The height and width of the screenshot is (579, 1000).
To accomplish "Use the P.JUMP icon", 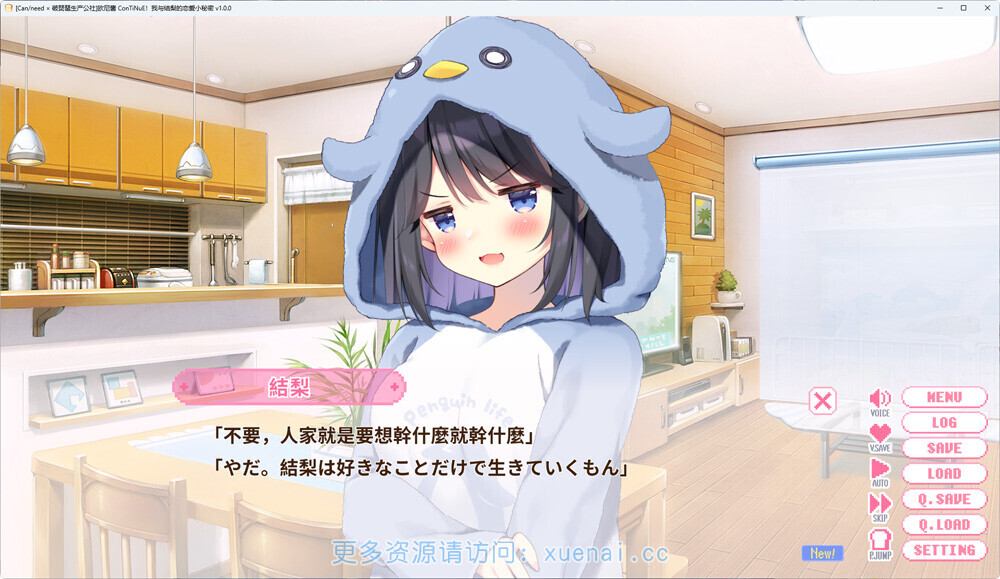I will [x=880, y=542].
